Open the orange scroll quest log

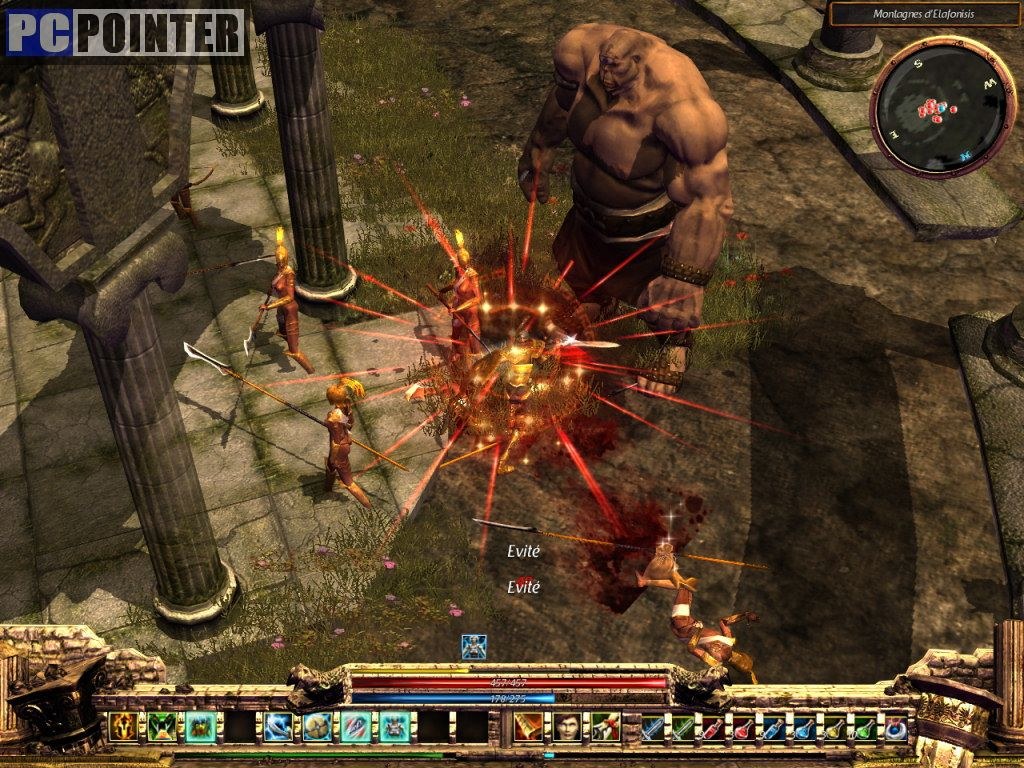tap(529, 727)
